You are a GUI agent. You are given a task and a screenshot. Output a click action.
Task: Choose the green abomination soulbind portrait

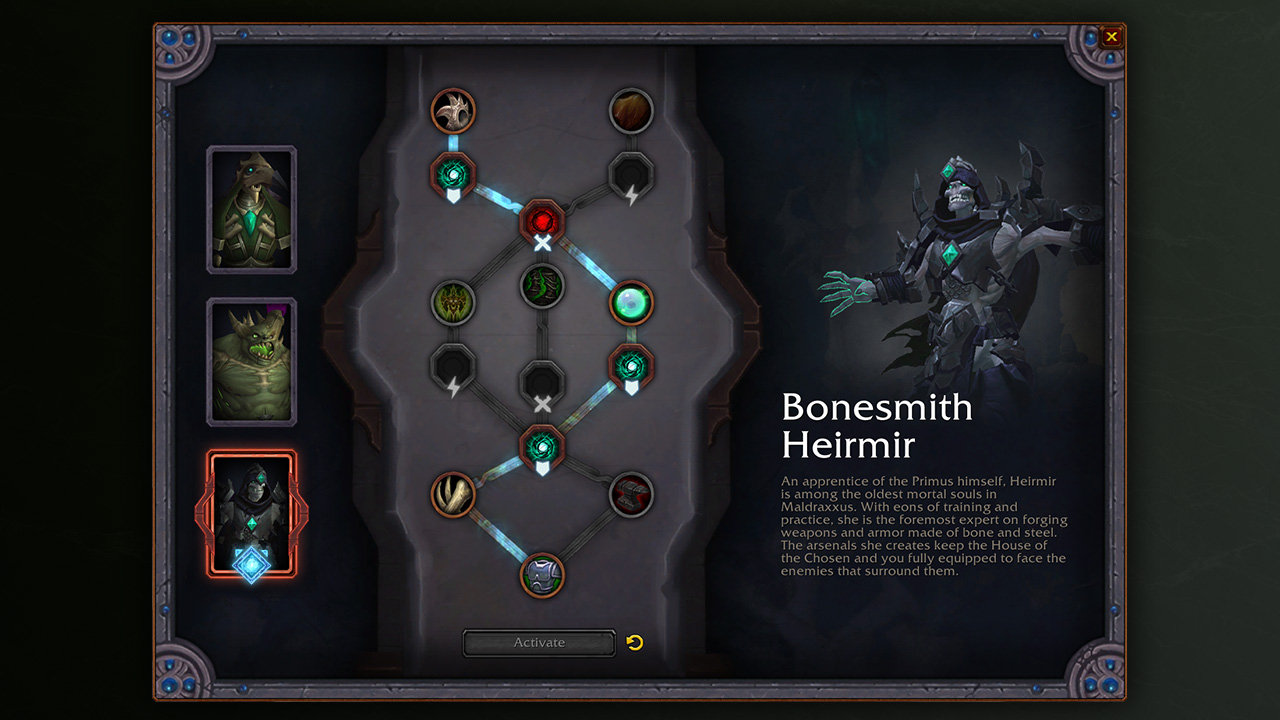coord(251,361)
